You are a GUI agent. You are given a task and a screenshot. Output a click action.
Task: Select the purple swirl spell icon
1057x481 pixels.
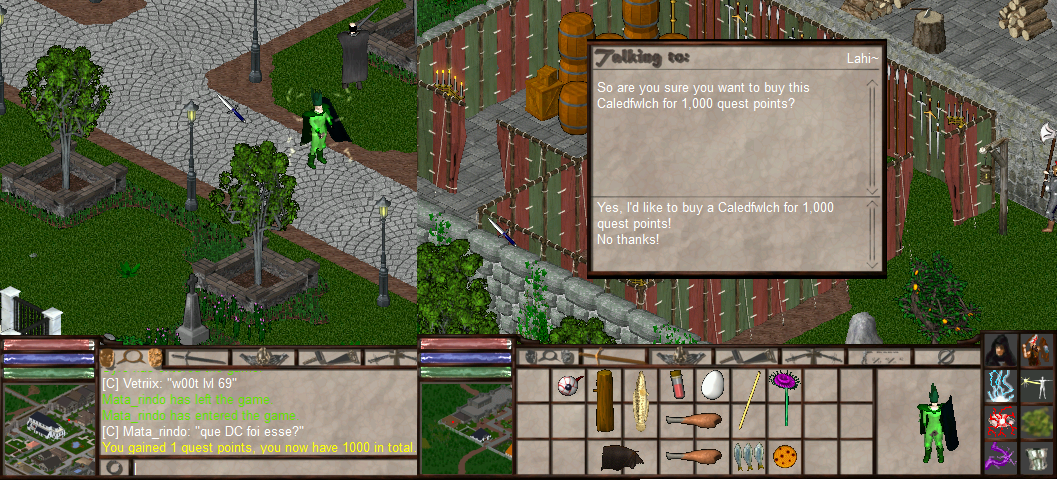1001,457
